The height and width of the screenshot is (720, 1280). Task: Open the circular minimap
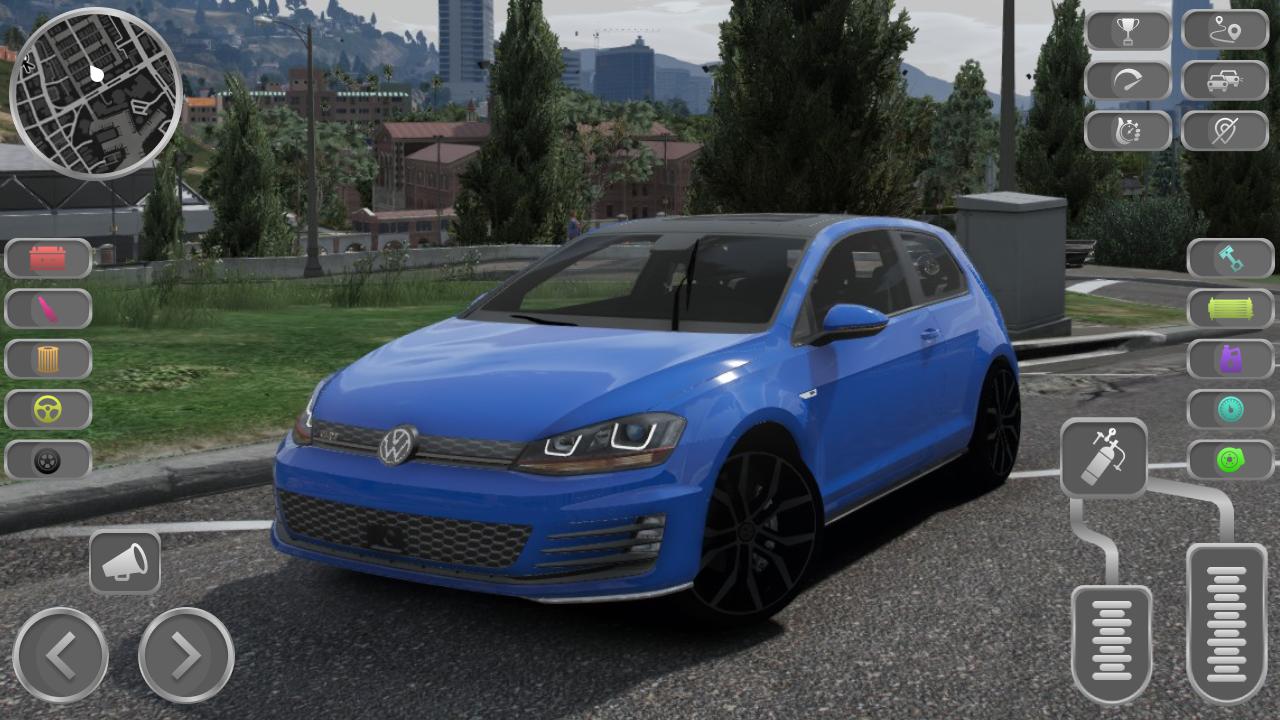(x=95, y=93)
